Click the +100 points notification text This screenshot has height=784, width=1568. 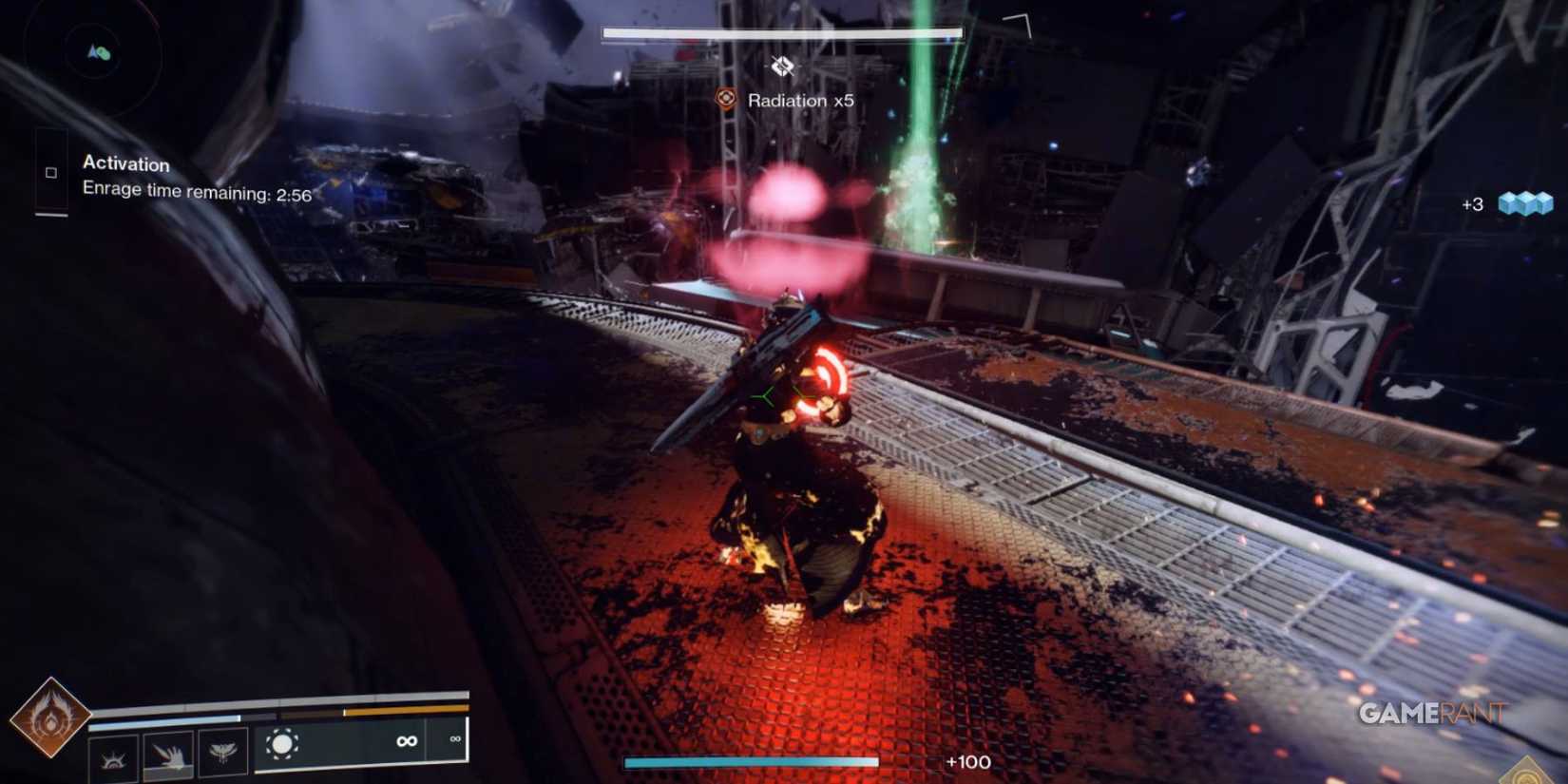point(967,762)
